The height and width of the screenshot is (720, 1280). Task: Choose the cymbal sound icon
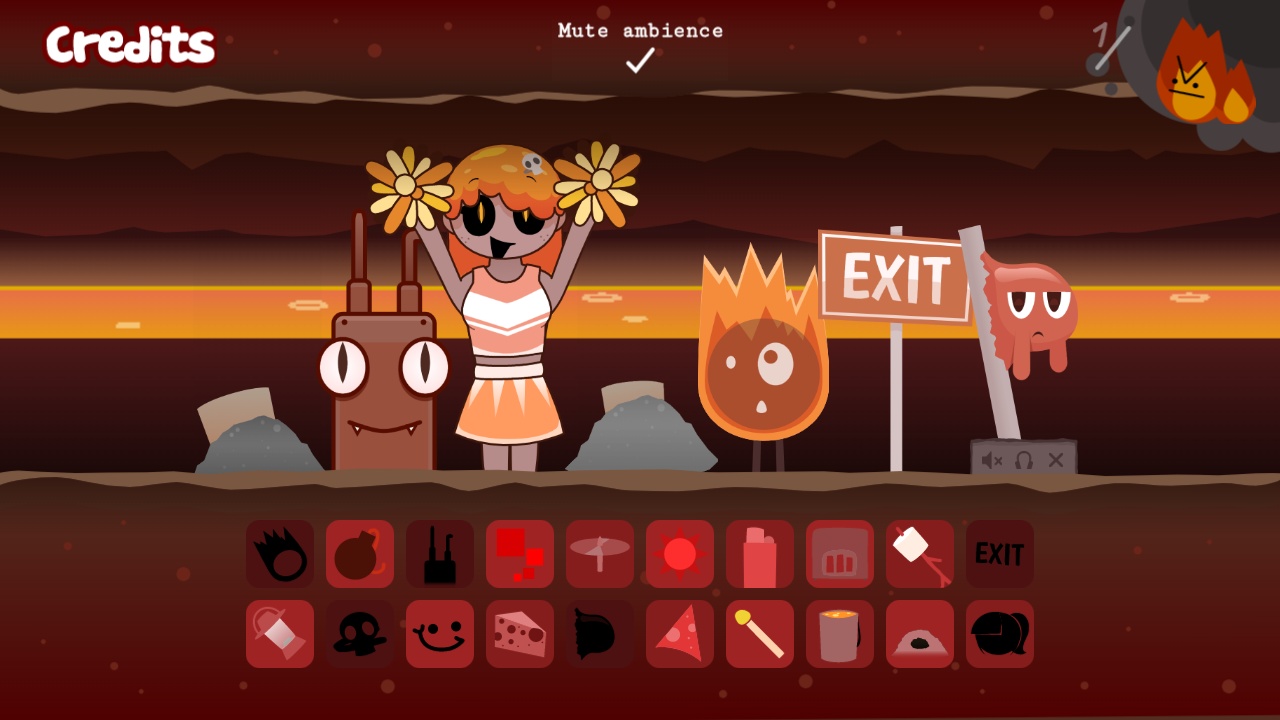(x=600, y=554)
